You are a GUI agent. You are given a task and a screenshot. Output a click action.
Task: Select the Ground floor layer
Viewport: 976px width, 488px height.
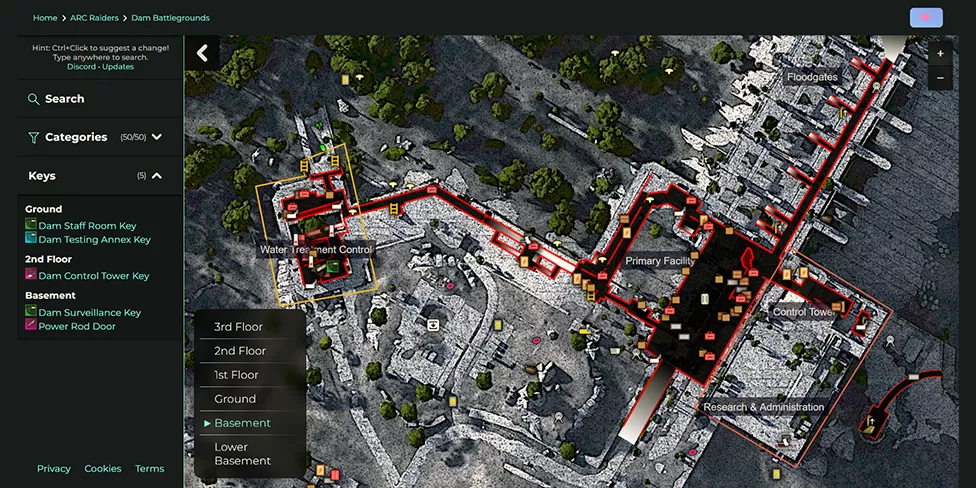coord(235,399)
